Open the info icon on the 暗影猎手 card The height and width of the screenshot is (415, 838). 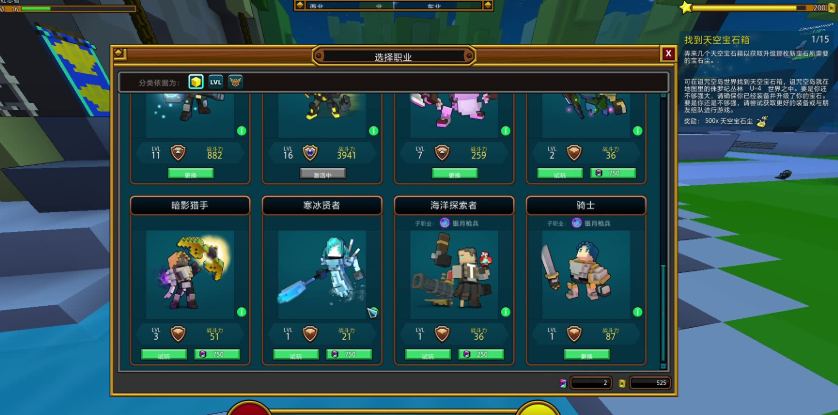[x=240, y=313]
